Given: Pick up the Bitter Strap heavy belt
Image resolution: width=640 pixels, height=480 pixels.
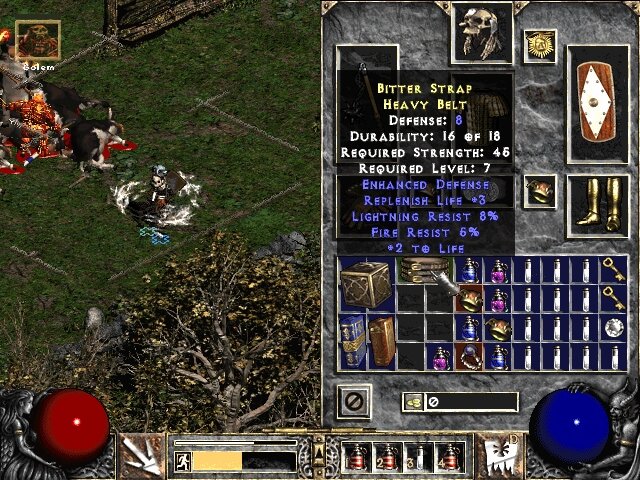Looking at the screenshot, I should click(424, 270).
